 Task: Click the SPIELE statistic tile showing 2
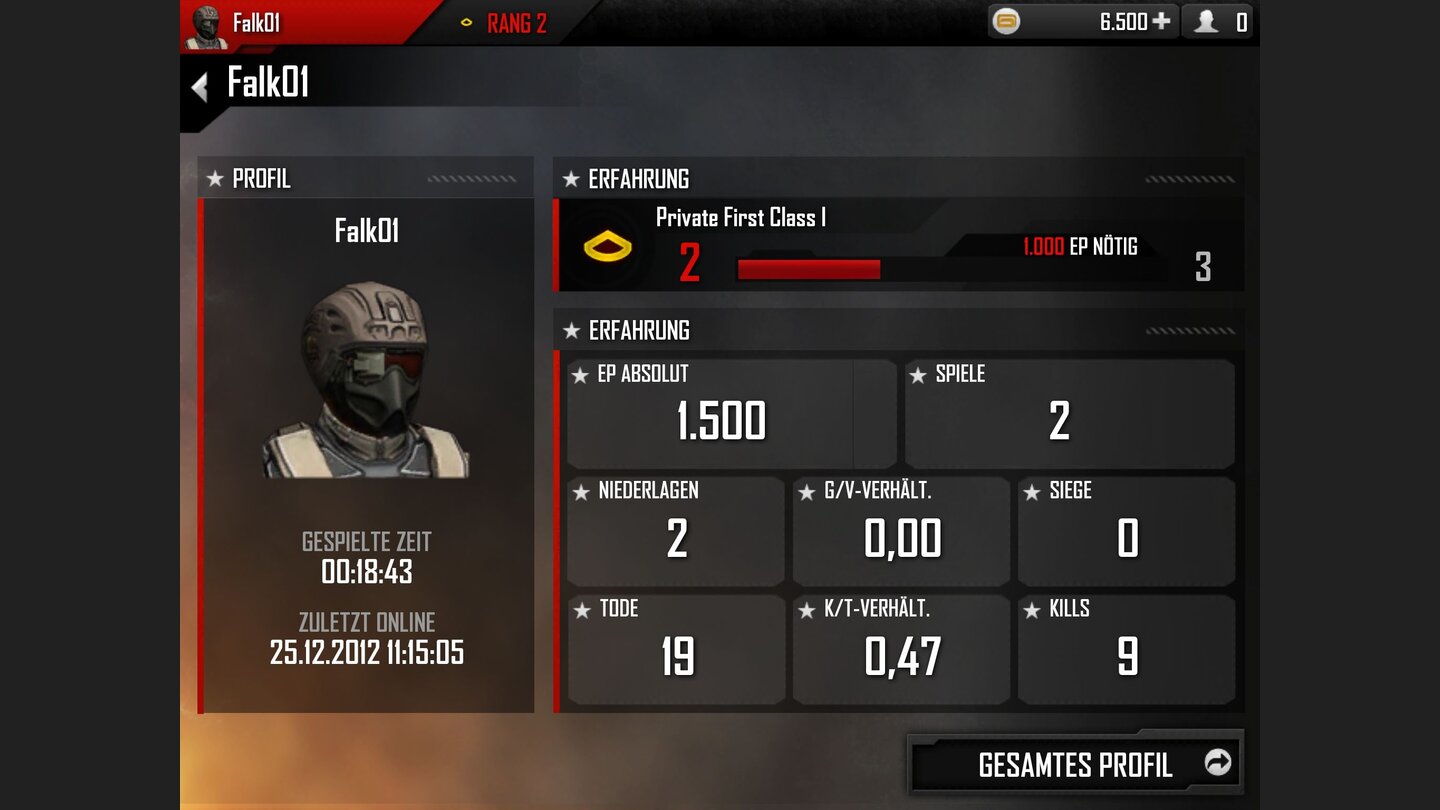pos(1068,413)
